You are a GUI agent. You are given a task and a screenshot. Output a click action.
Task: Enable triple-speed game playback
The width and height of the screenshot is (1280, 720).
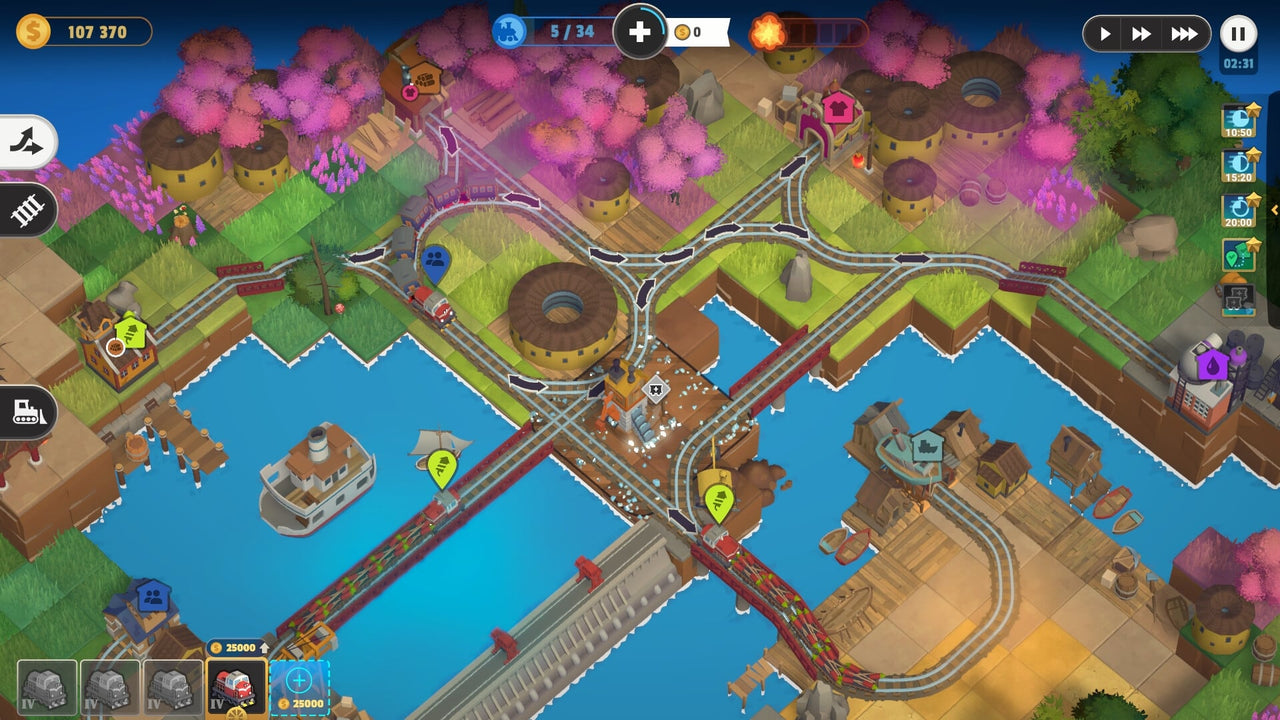[1183, 33]
